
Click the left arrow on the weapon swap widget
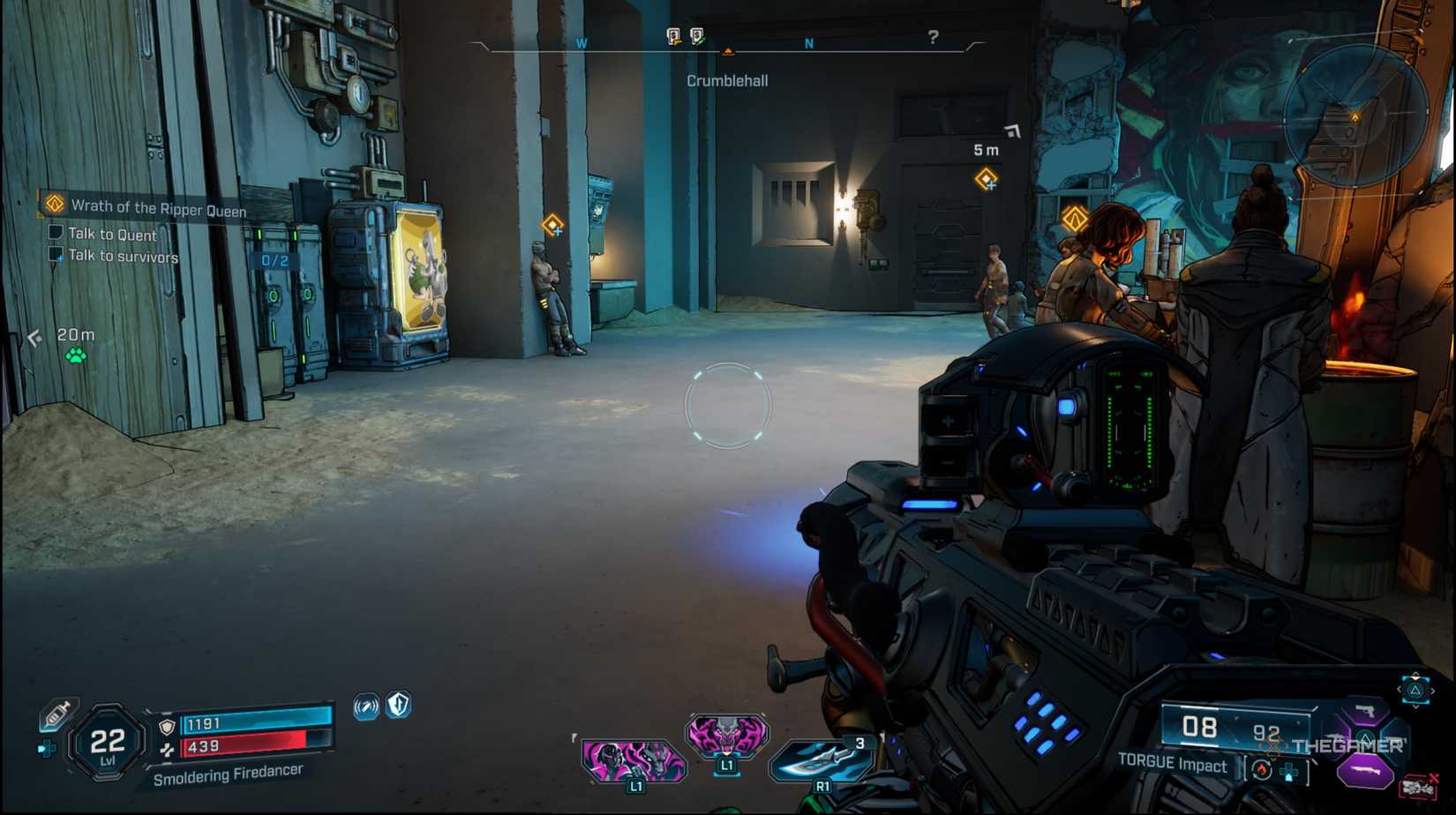click(1400, 689)
